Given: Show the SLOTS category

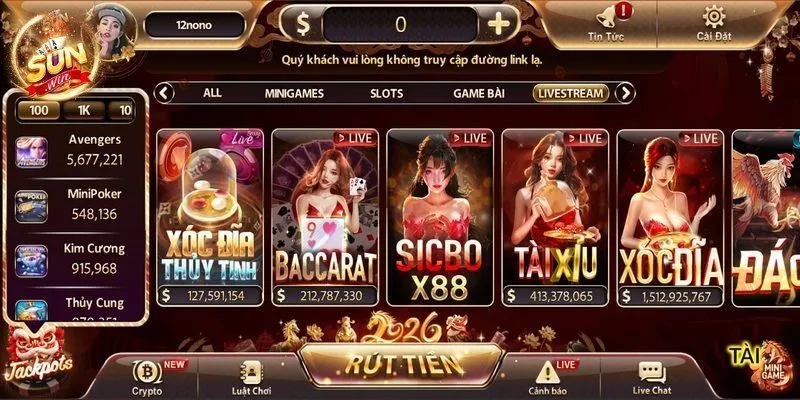Looking at the screenshot, I should pos(386,93).
